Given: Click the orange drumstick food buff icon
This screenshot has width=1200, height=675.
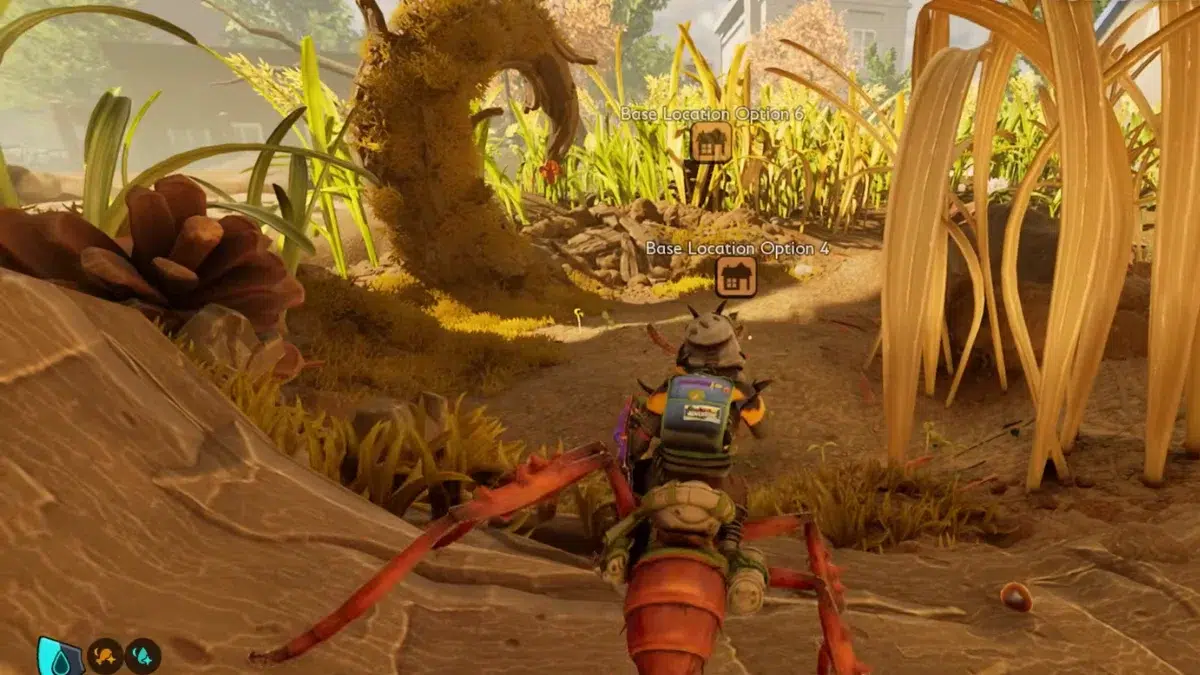Looking at the screenshot, I should click(104, 656).
